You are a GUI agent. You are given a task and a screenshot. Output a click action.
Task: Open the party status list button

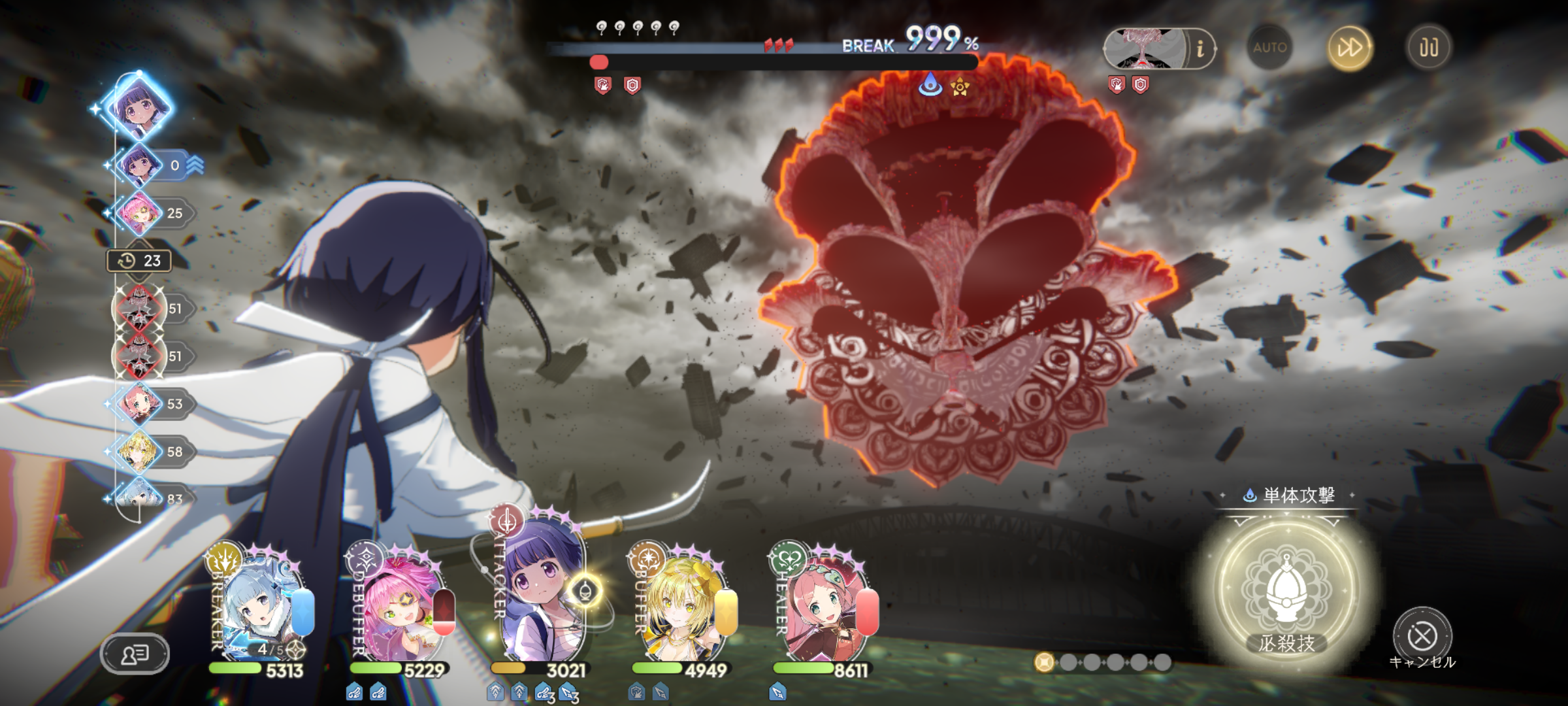135,654
